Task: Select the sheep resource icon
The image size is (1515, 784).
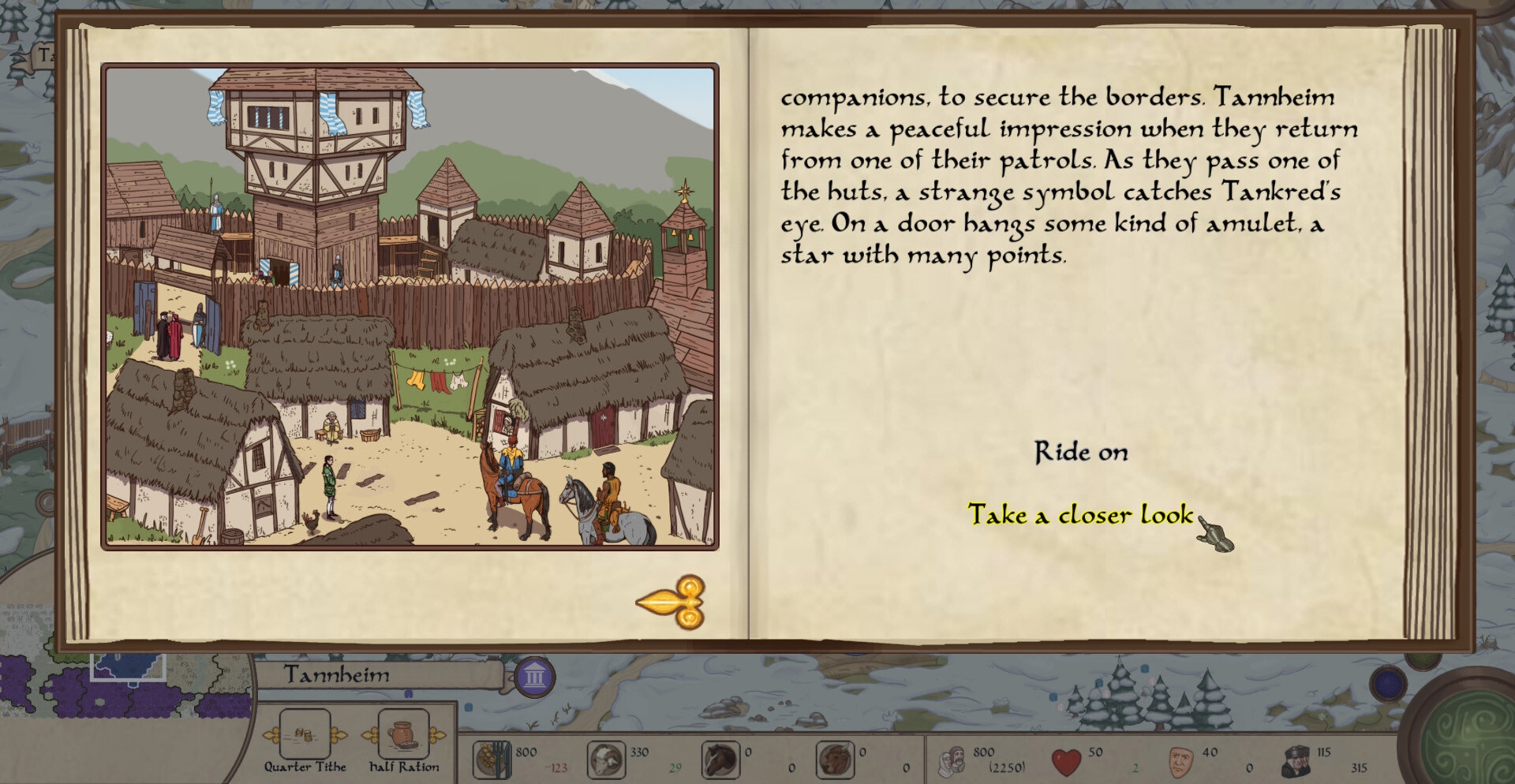Action: (x=606, y=760)
